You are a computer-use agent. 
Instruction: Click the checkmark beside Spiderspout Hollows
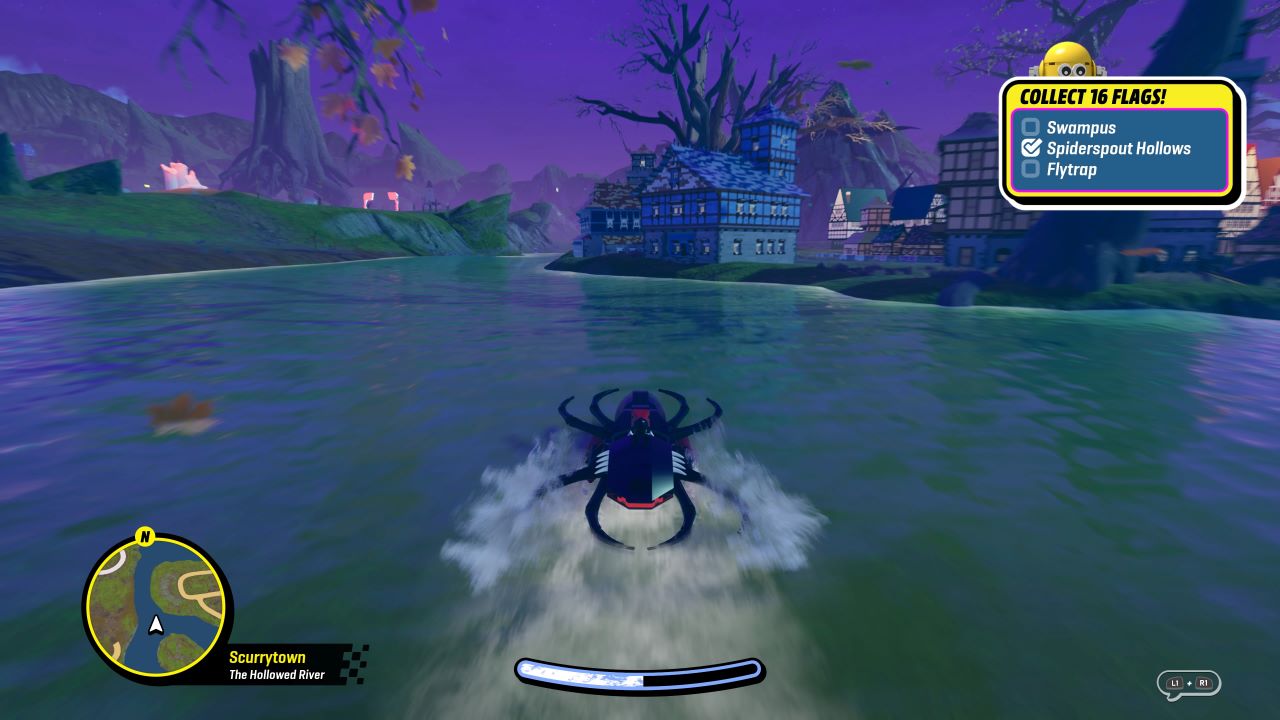(x=1033, y=148)
